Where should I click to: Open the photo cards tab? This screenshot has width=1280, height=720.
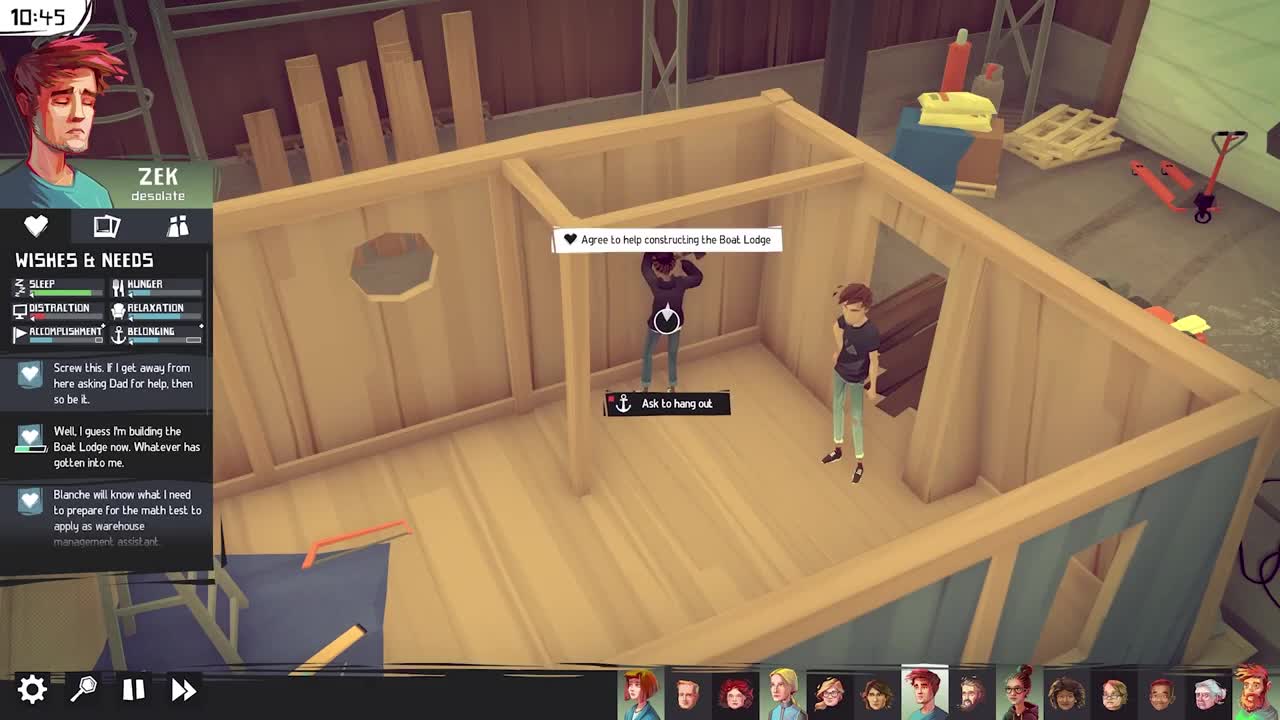106,226
